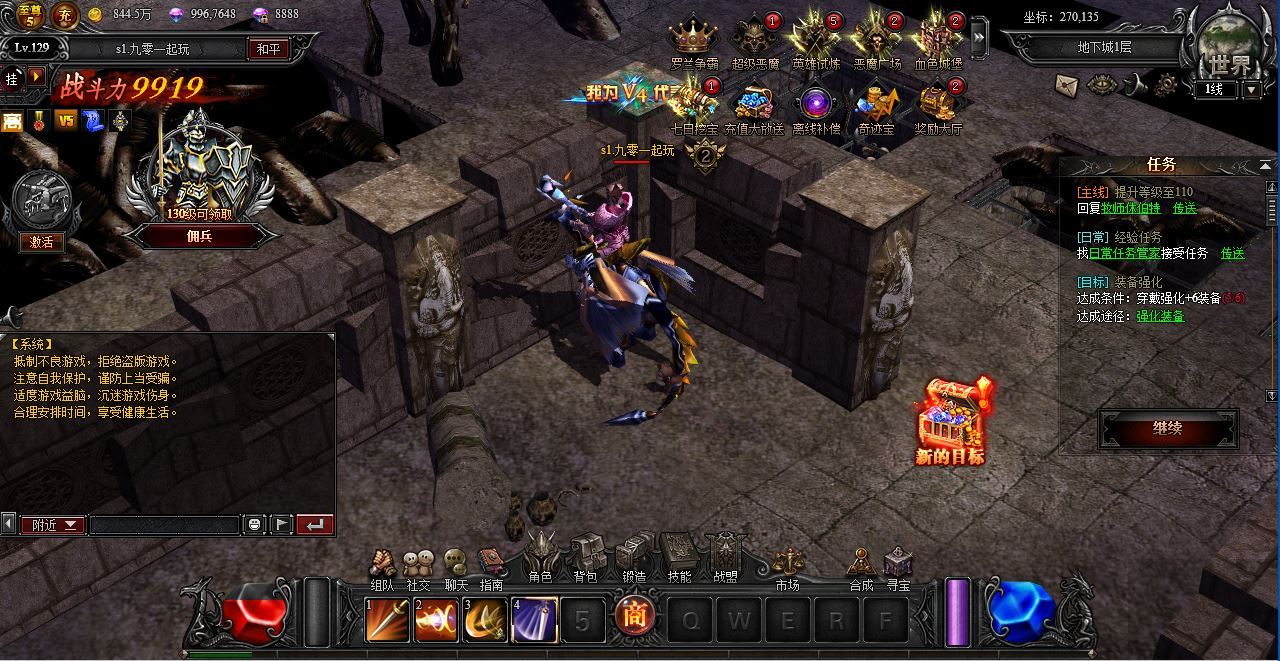
Task: Open the 1线 channel line dropdown
Action: (1252, 89)
